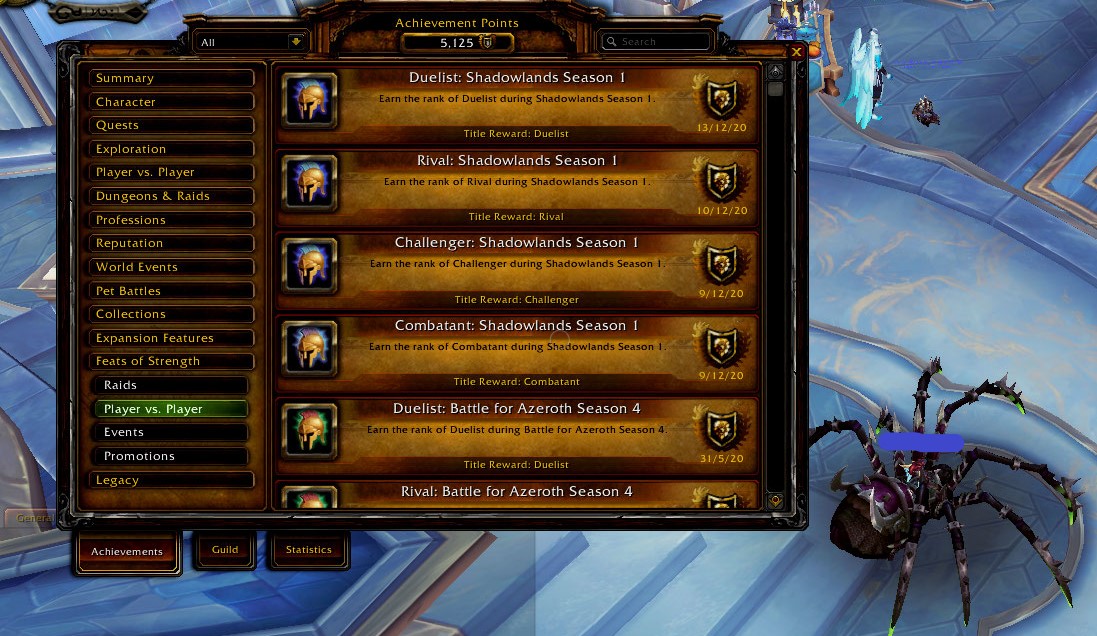
Task: Open the Professions category
Action: click(x=170, y=220)
